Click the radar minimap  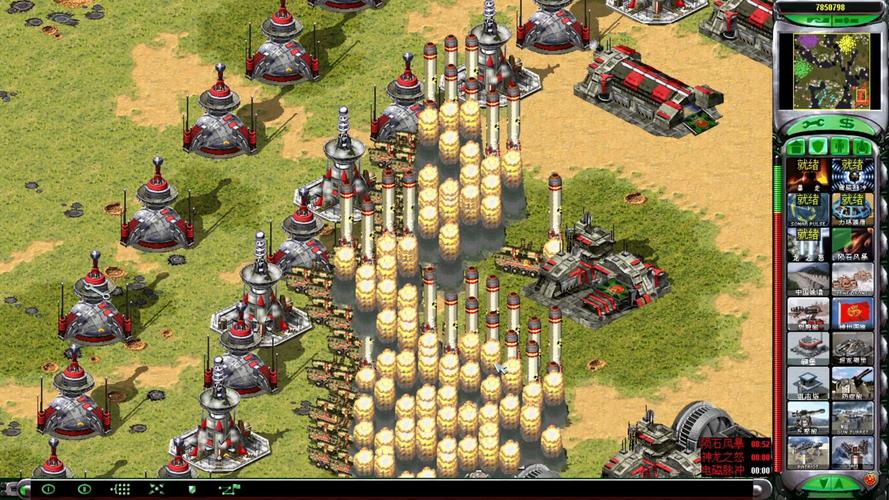click(830, 56)
